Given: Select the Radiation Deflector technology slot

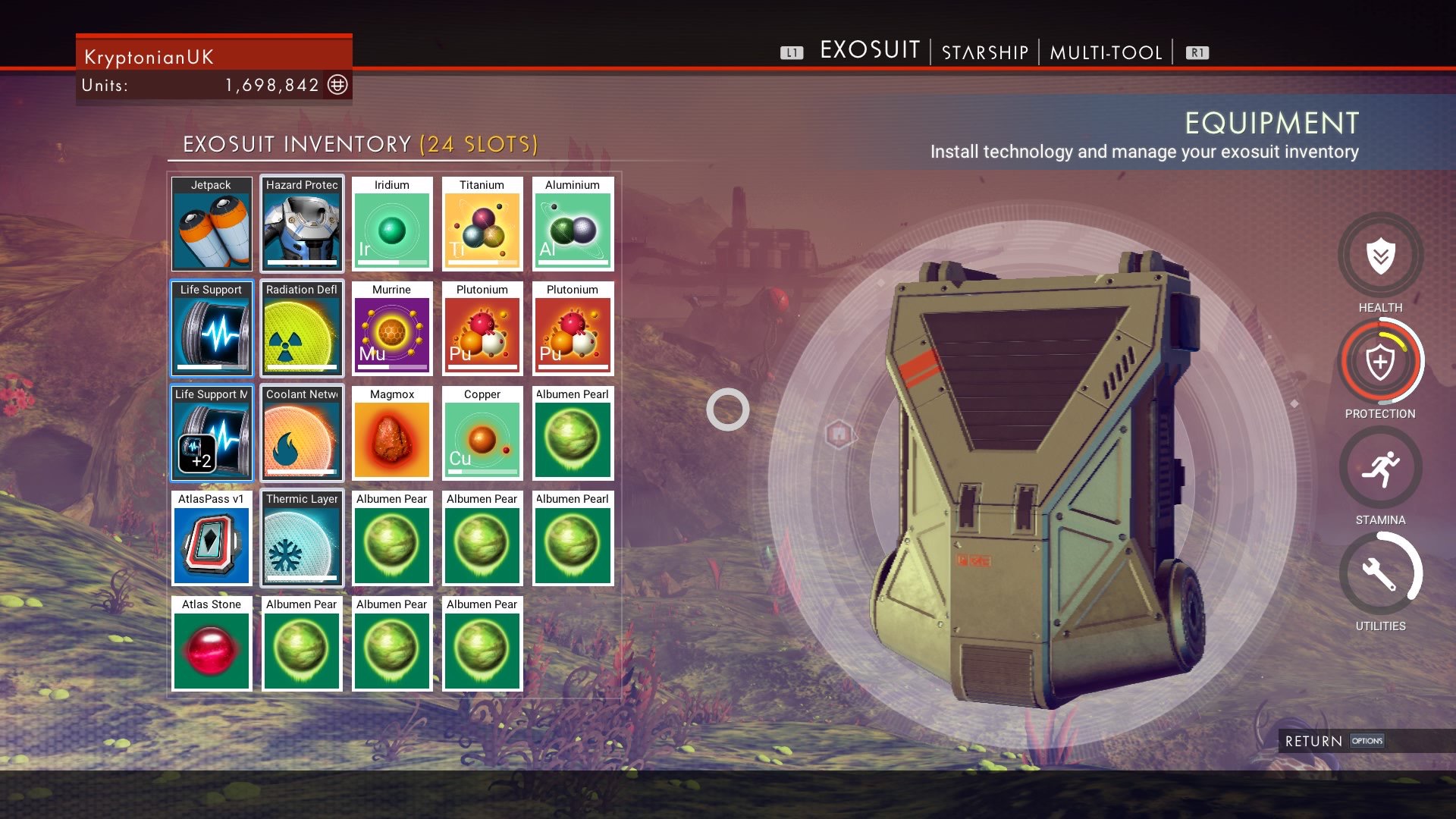Looking at the screenshot, I should coord(302,329).
